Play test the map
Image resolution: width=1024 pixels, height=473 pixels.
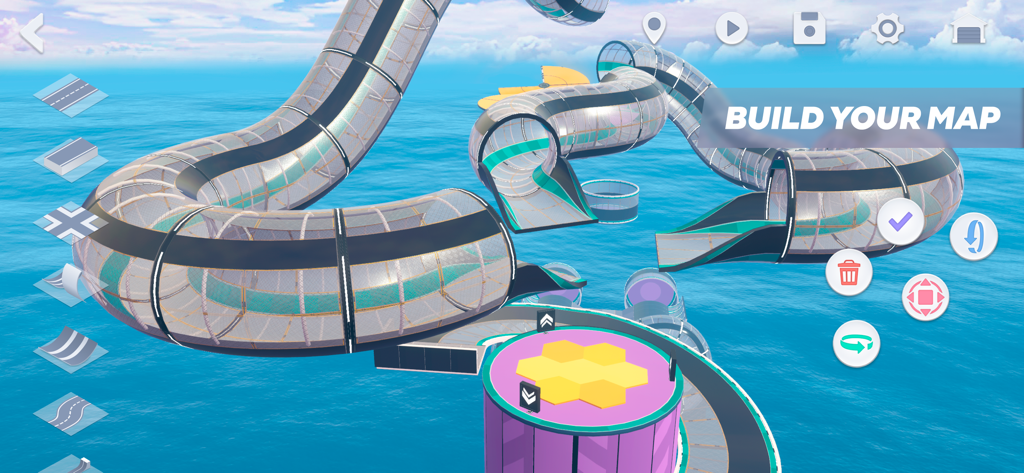click(731, 29)
